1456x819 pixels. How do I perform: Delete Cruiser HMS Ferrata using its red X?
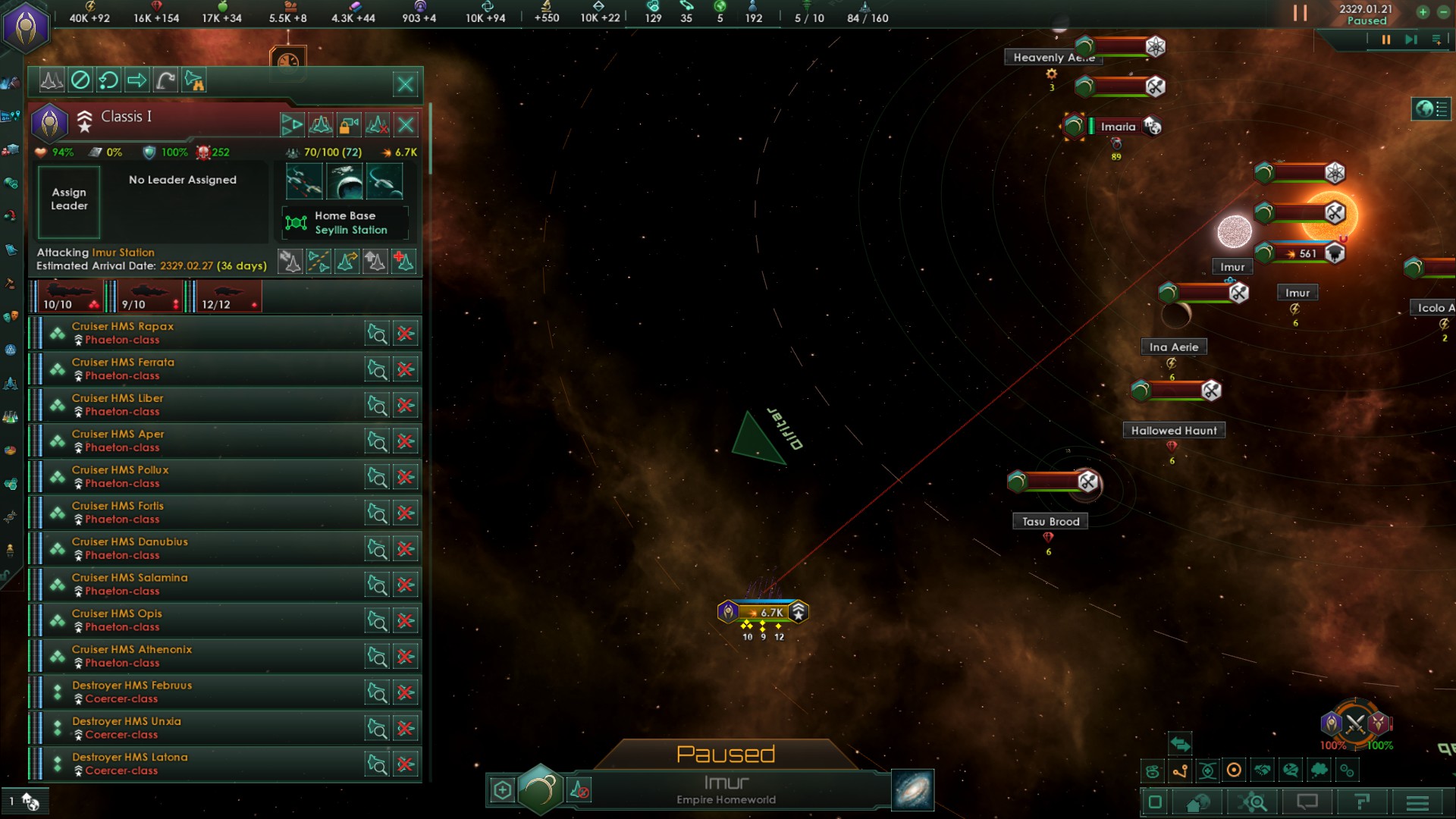pos(406,370)
